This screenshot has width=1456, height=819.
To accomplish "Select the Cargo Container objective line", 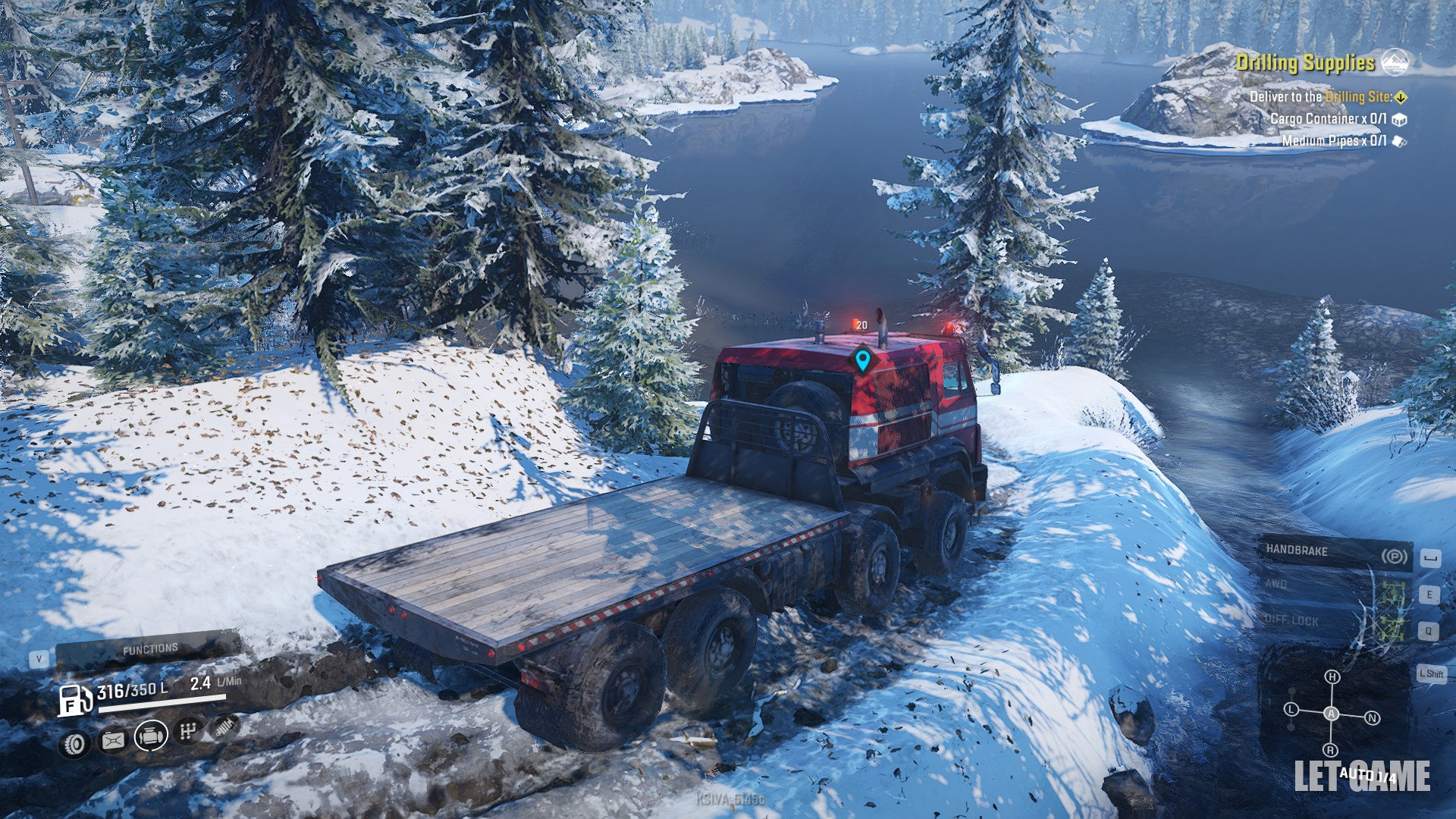I will 1328,119.
